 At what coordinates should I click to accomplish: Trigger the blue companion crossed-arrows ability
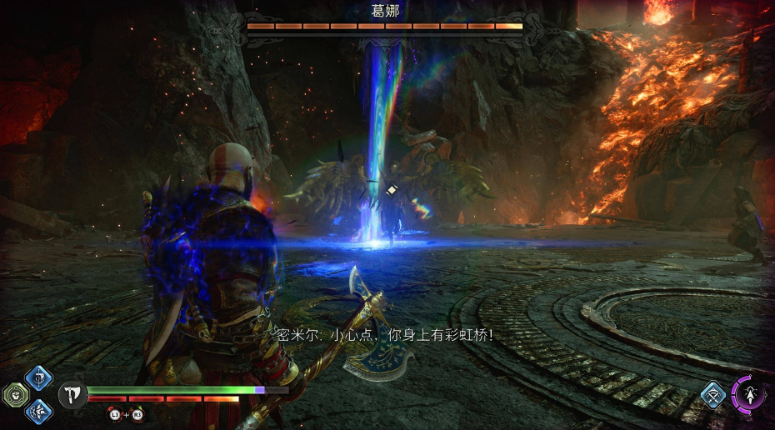pos(713,393)
